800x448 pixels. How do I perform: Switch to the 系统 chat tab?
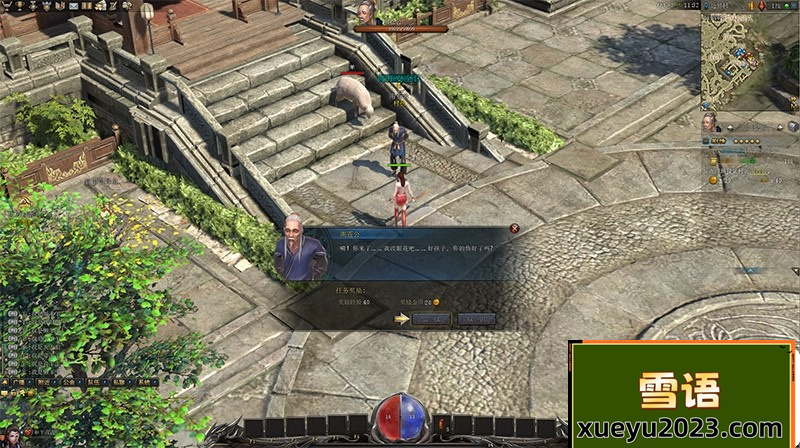pos(145,381)
